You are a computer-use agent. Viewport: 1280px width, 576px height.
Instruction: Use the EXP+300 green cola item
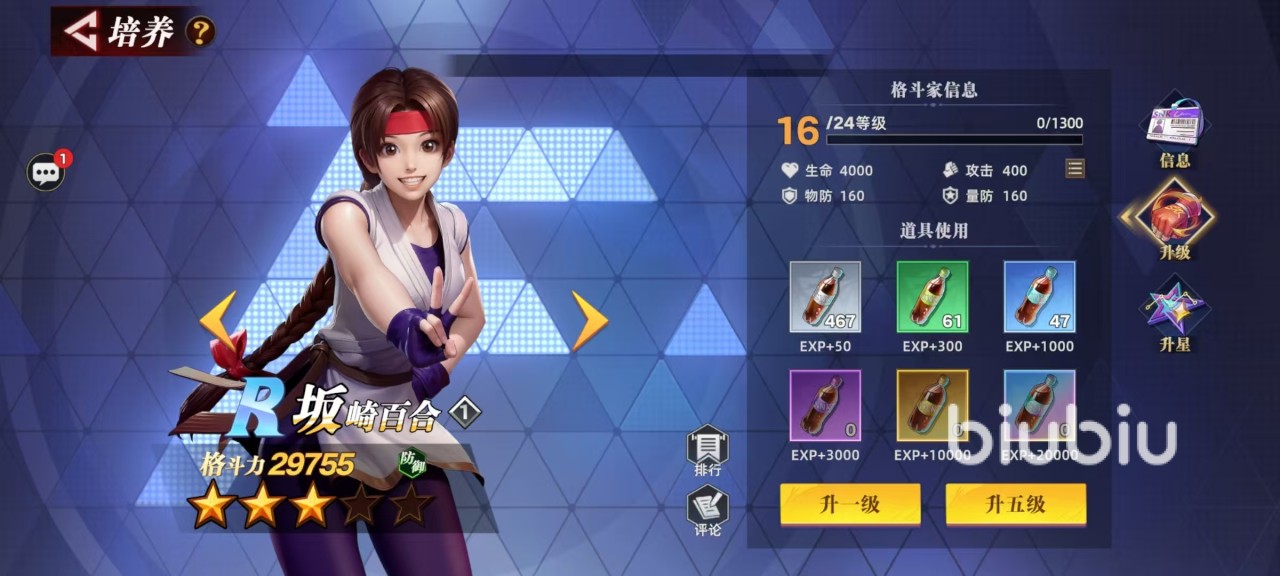[x=932, y=297]
